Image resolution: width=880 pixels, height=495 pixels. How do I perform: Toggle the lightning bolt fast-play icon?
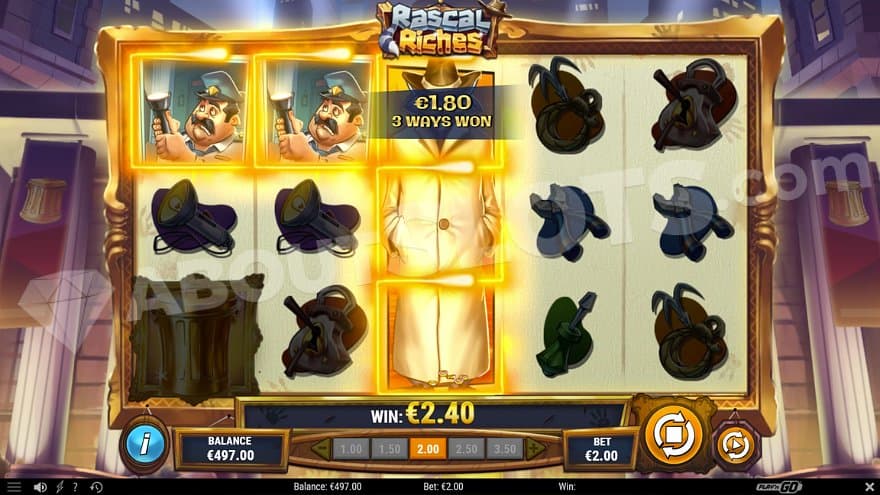tap(59, 487)
